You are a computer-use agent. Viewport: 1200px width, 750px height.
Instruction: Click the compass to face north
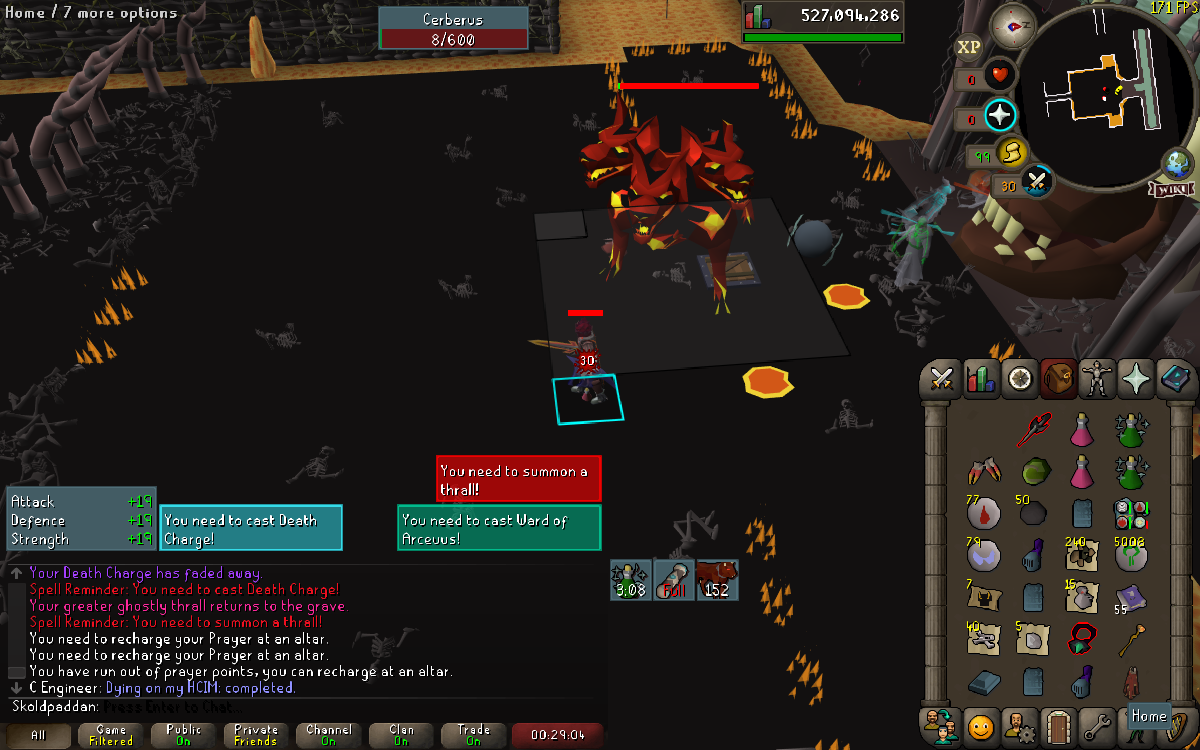pyautogui.click(x=1012, y=25)
